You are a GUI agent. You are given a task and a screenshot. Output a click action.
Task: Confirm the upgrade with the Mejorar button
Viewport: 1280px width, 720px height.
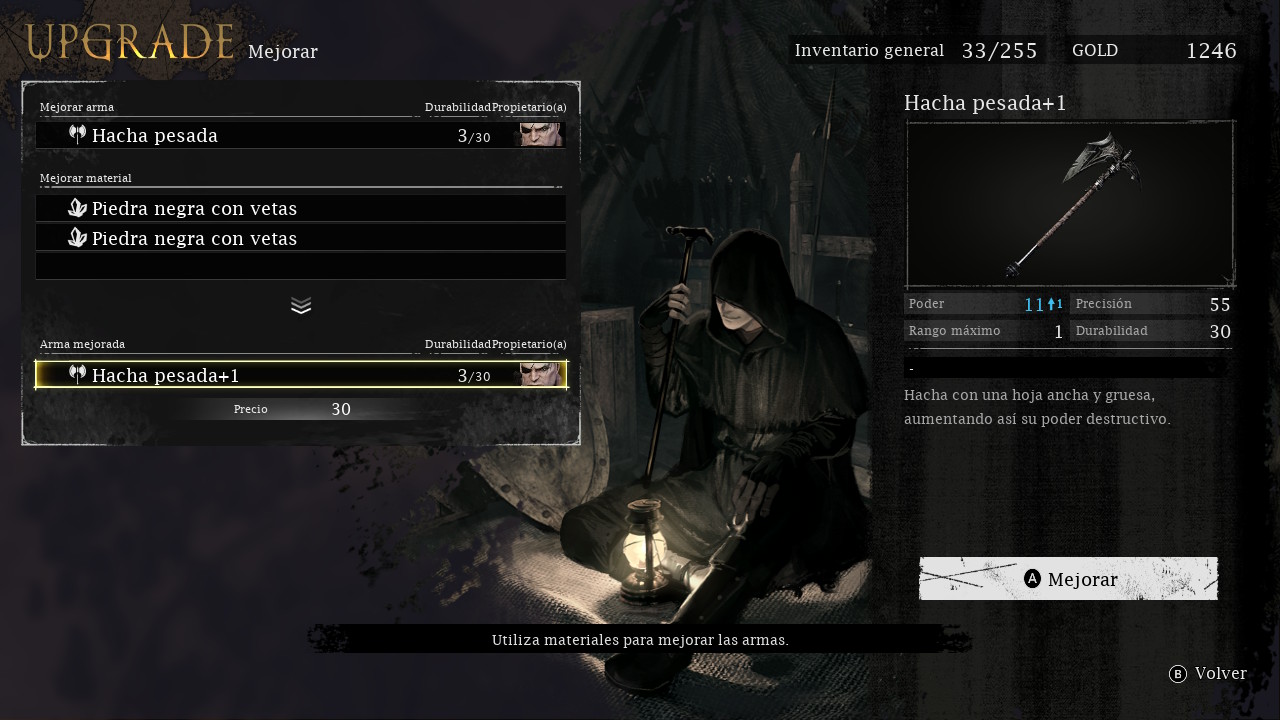pos(1068,579)
